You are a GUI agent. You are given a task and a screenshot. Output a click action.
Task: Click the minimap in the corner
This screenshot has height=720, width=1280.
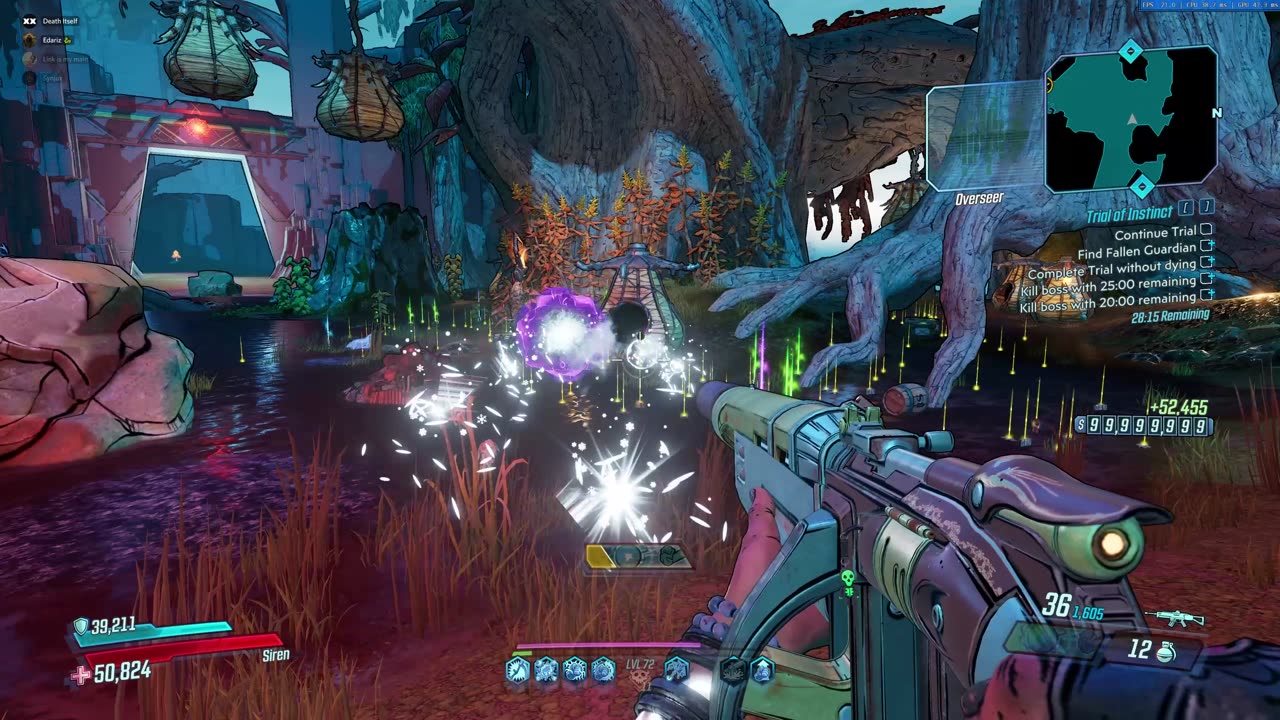(1131, 120)
